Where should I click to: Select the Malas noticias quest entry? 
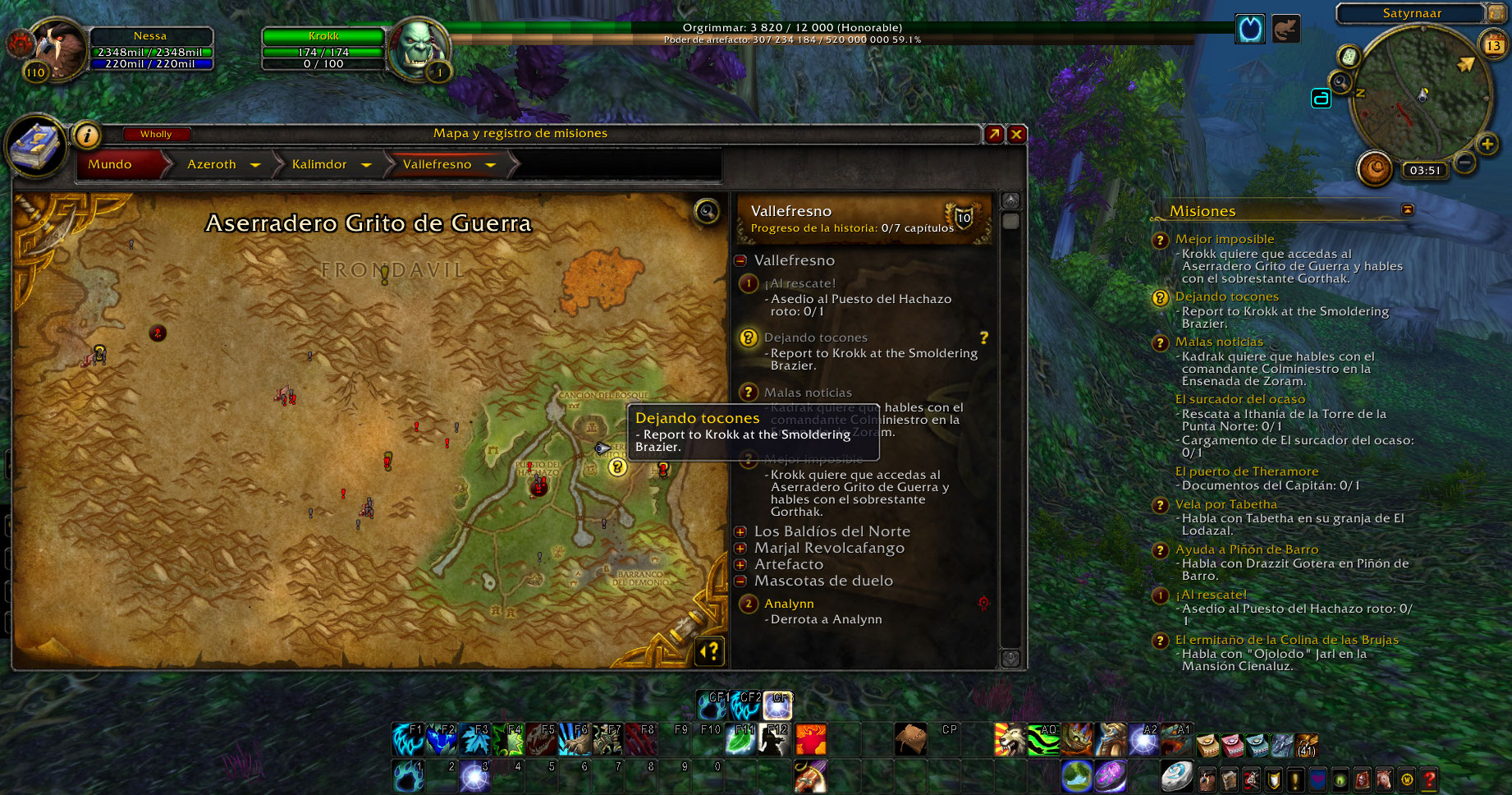[808, 393]
